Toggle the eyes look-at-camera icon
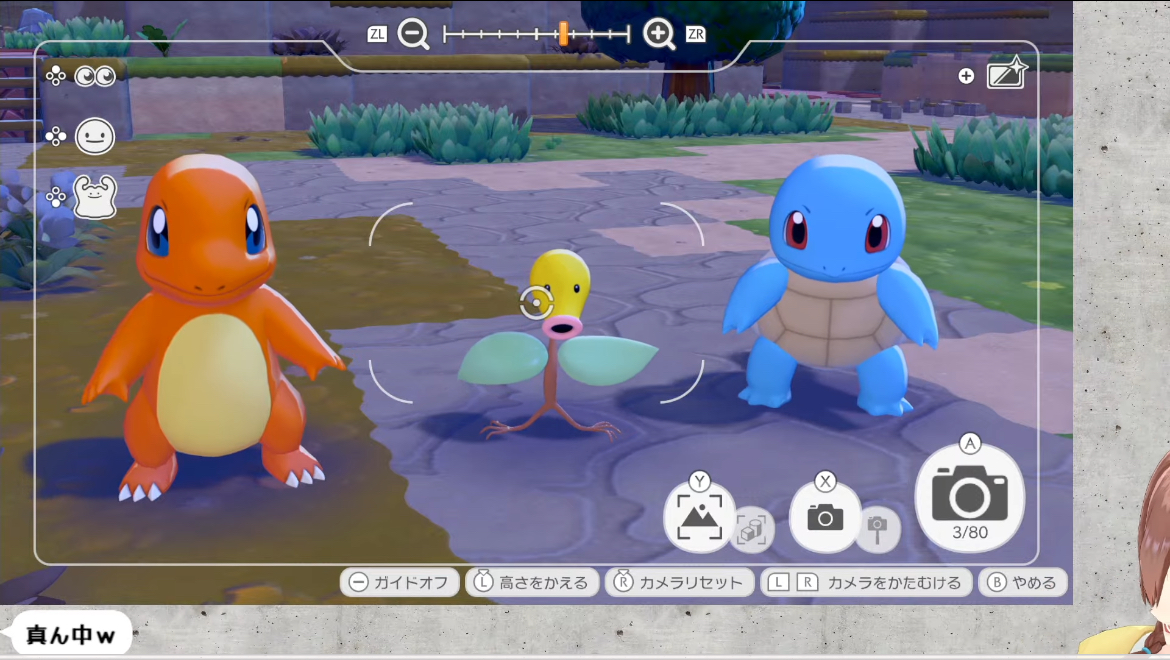Image resolution: width=1170 pixels, height=660 pixels. pos(95,76)
